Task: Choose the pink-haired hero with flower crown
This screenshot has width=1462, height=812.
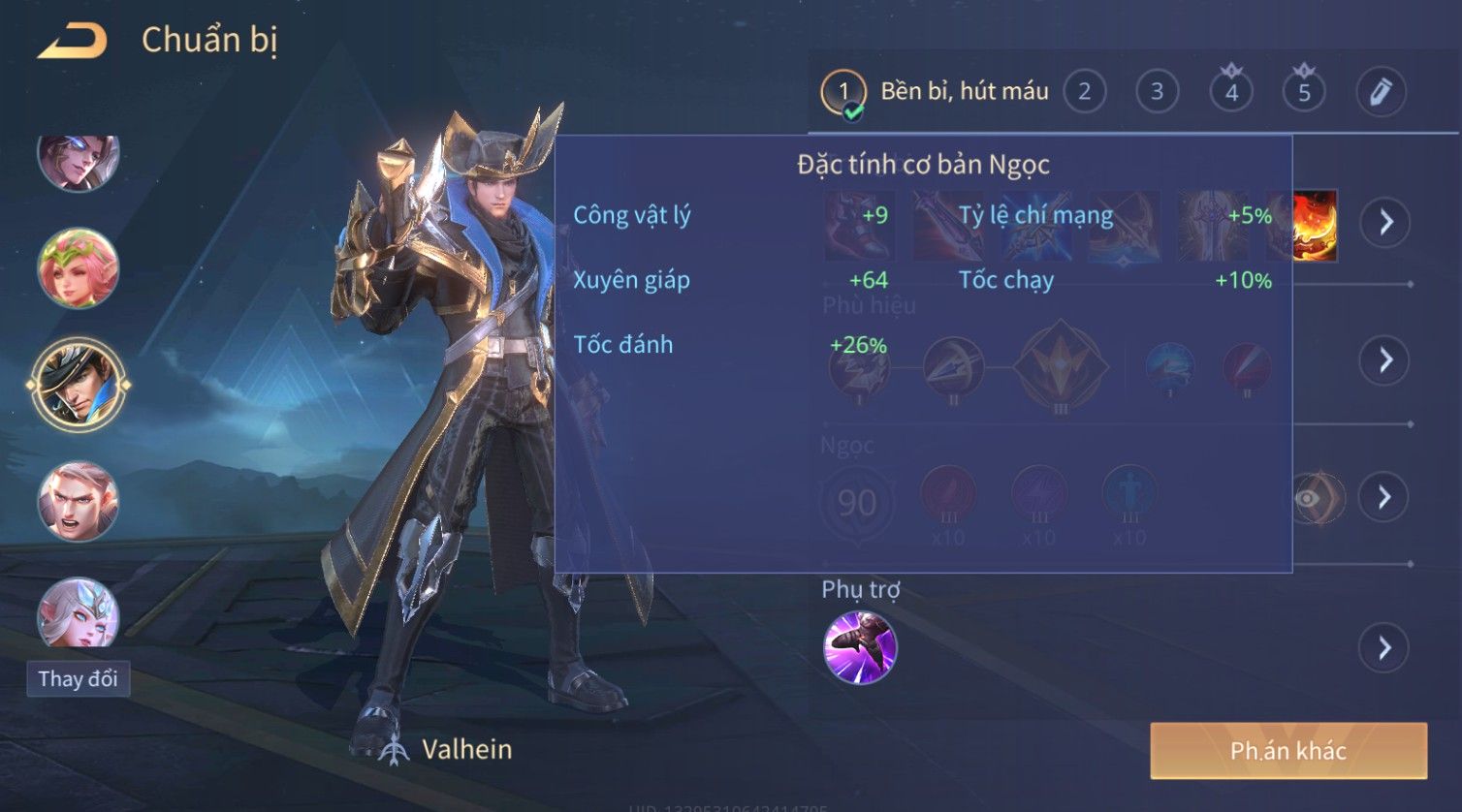Action: [x=79, y=267]
